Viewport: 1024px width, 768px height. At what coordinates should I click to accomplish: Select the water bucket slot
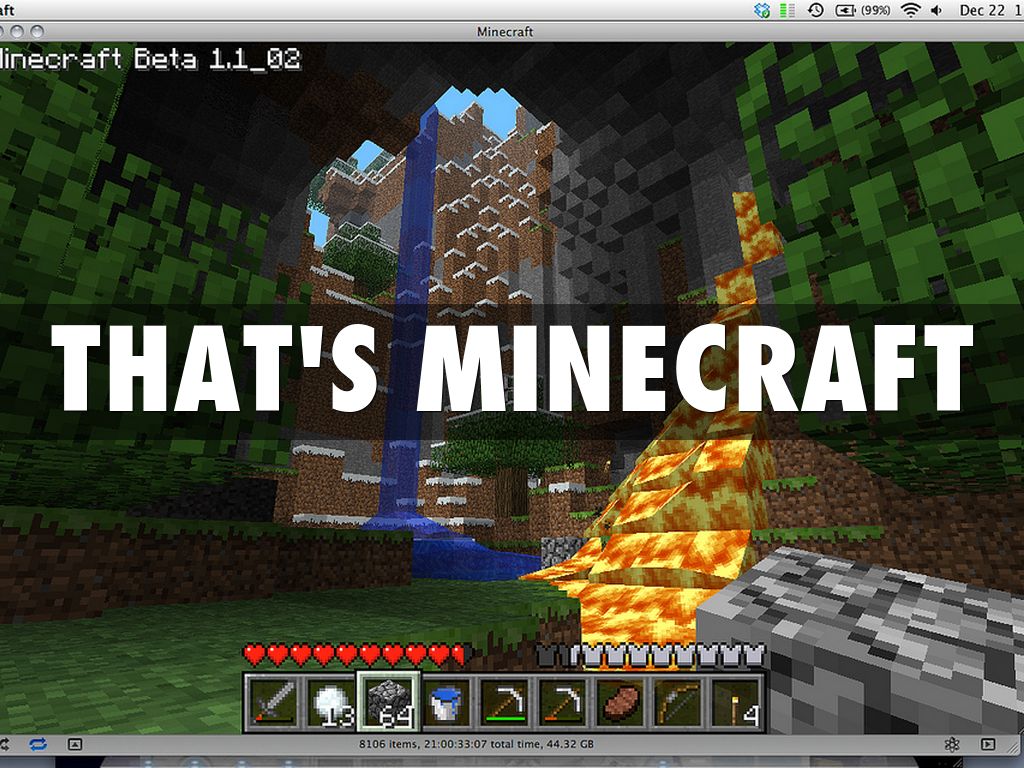pyautogui.click(x=443, y=702)
